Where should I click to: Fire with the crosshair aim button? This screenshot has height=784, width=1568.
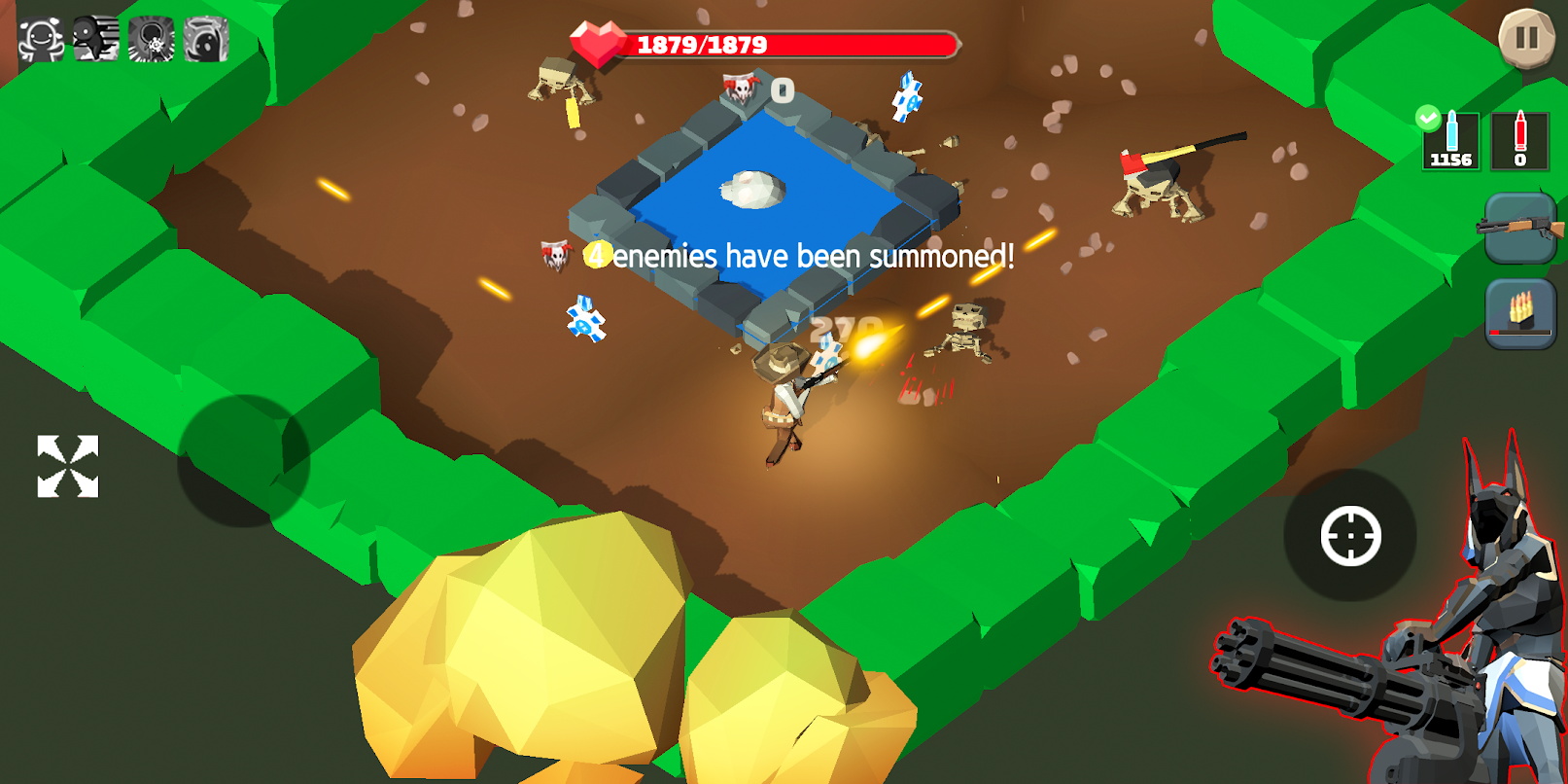[1350, 535]
